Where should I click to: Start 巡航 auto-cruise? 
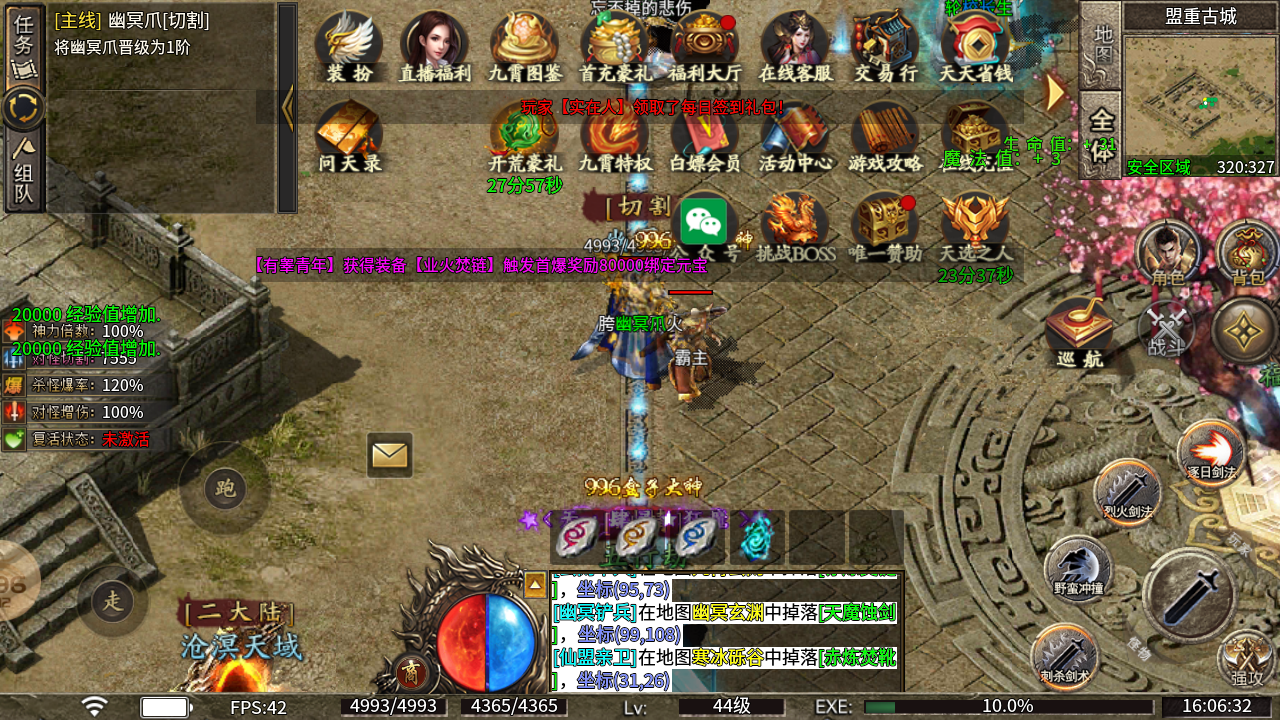pyautogui.click(x=1080, y=332)
